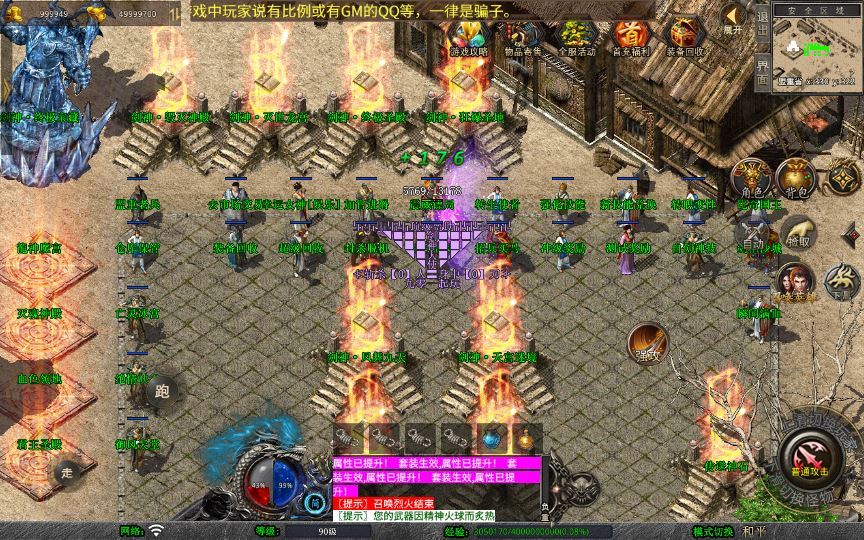
Task: Open the 角色 character sheet
Action: coord(751,178)
